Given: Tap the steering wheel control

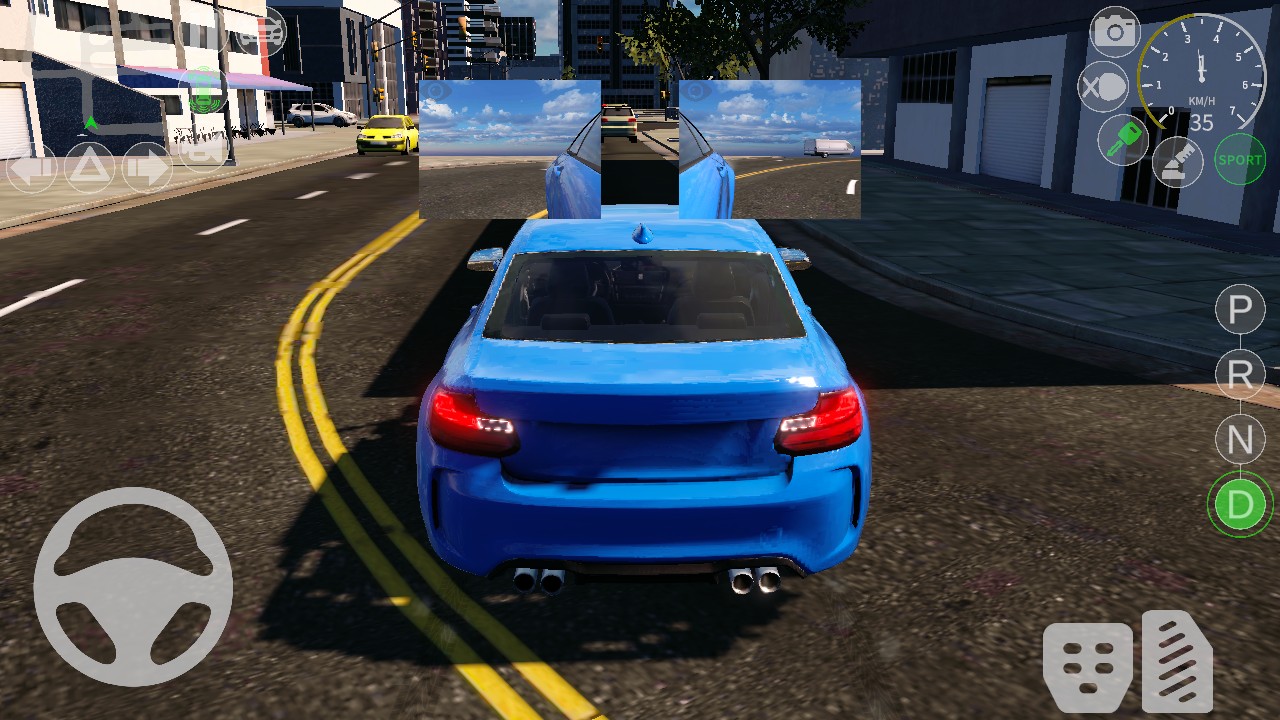Looking at the screenshot, I should [131, 588].
